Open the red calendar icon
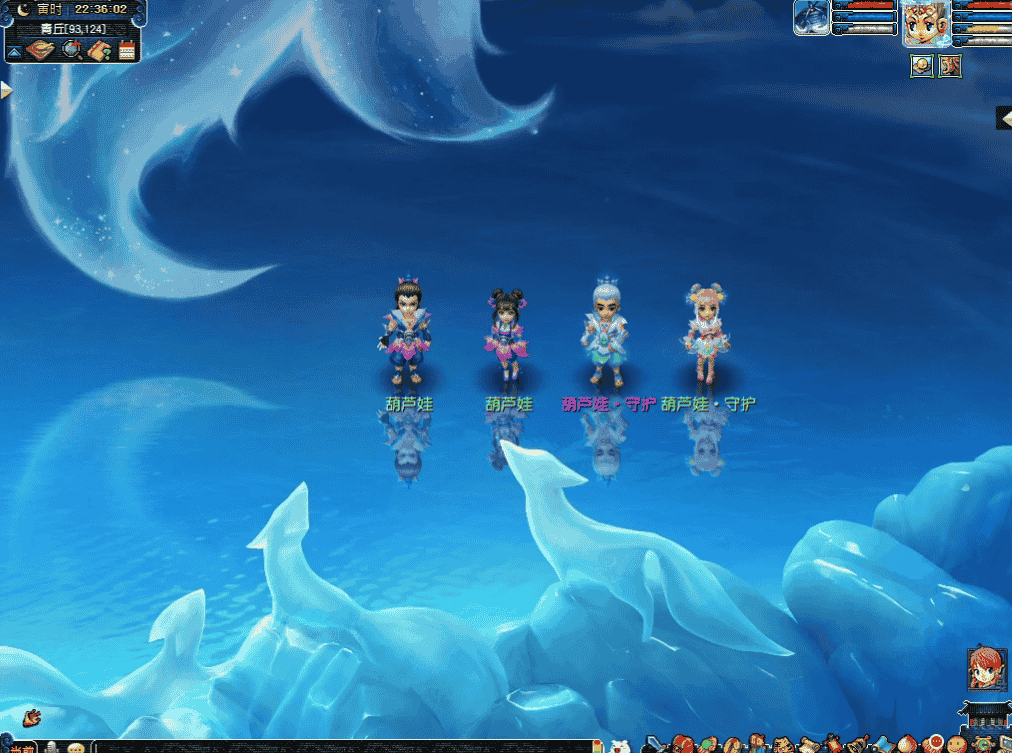Image resolution: width=1012 pixels, height=753 pixels. point(127,50)
